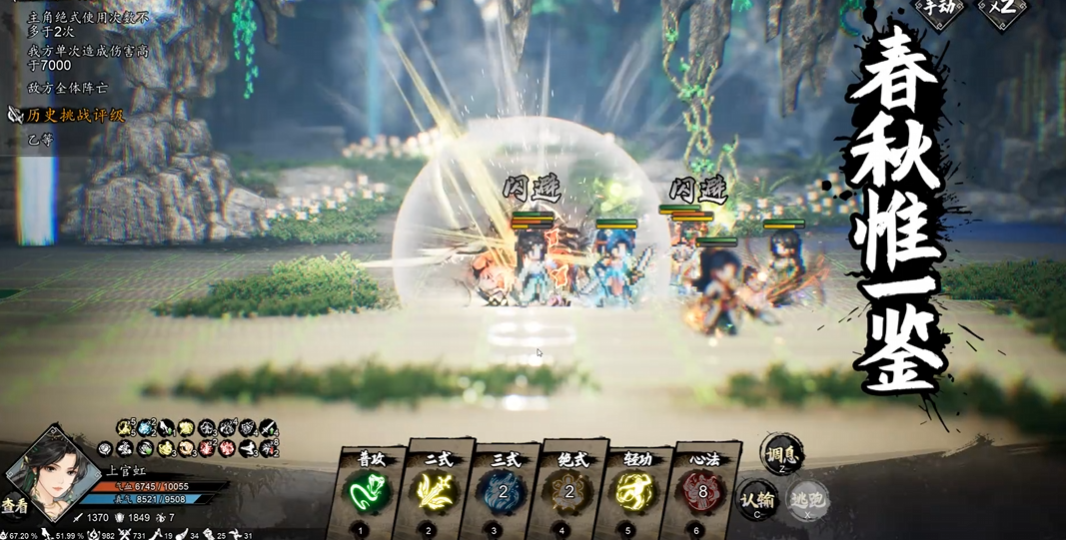1066x540 pixels.
Task: Open the 历史挑战评级 challenge rating entry
Action: click(75, 115)
